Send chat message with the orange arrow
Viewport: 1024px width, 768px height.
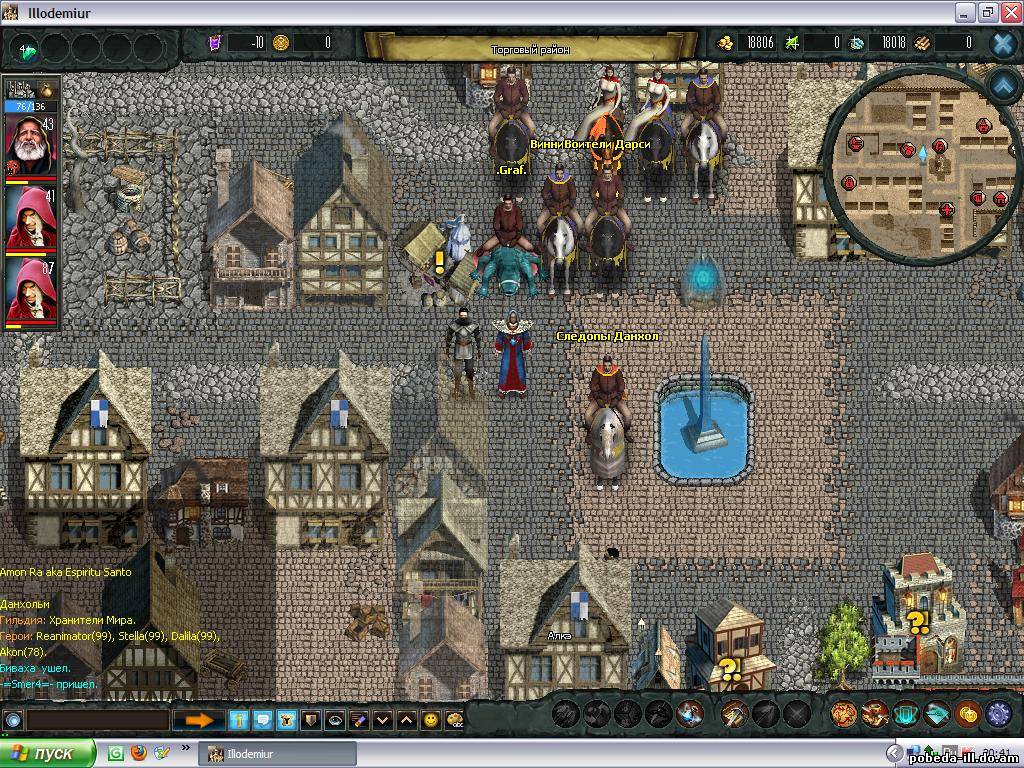(x=199, y=719)
